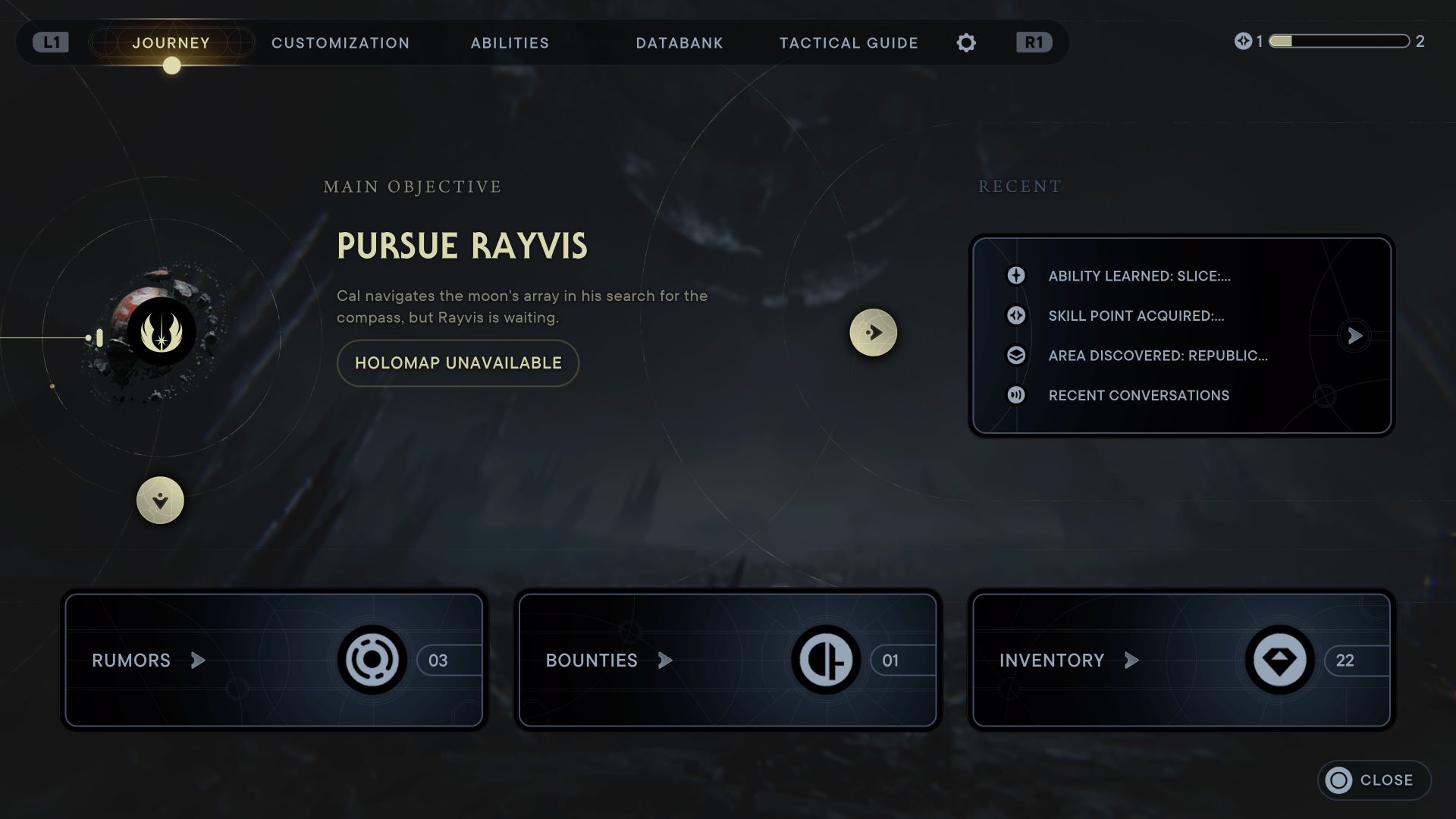Viewport: 1456px width, 819px height.
Task: Open the Bounties circular emblem icon
Action: click(x=827, y=661)
